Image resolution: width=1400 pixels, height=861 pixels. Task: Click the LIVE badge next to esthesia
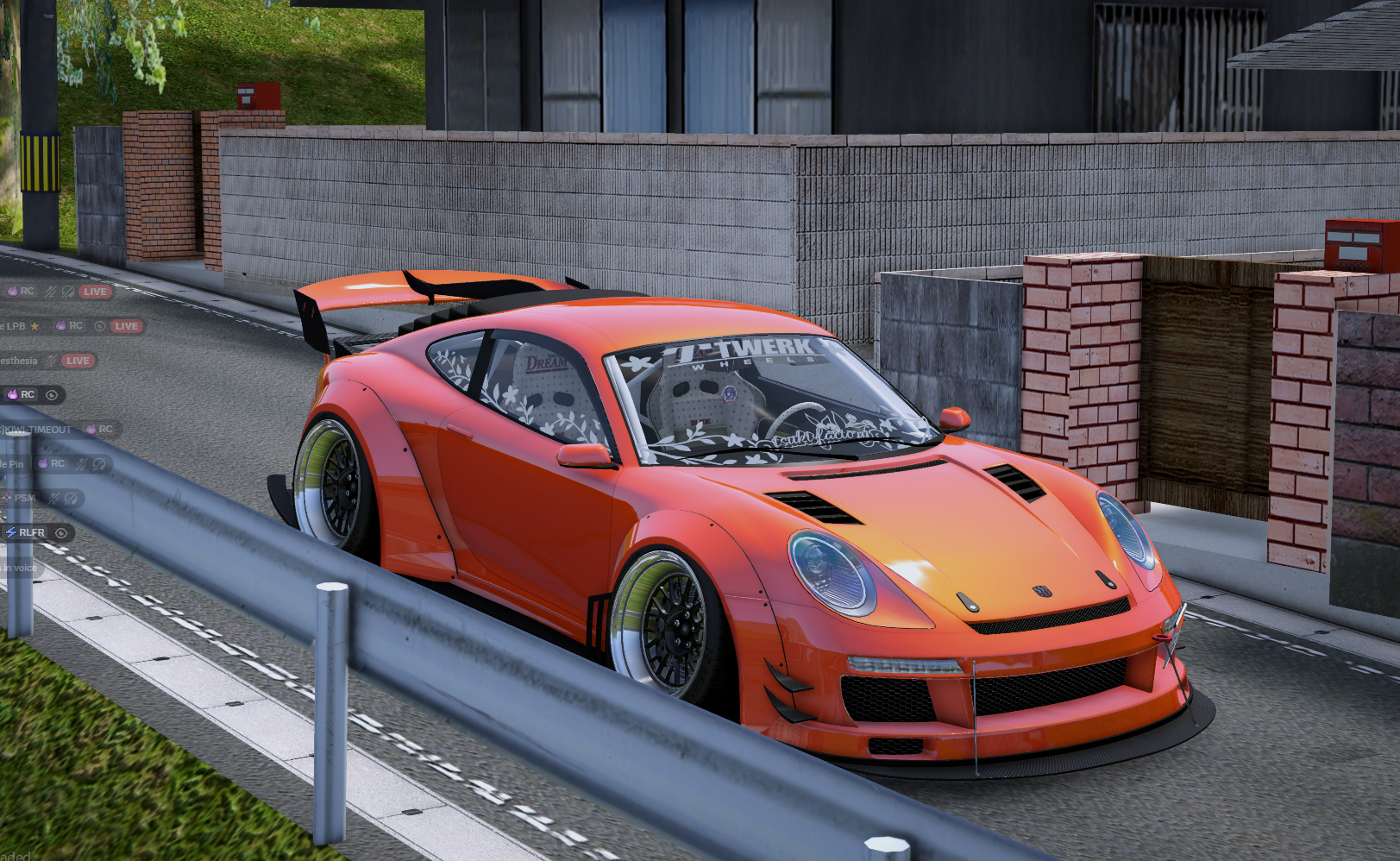78,361
